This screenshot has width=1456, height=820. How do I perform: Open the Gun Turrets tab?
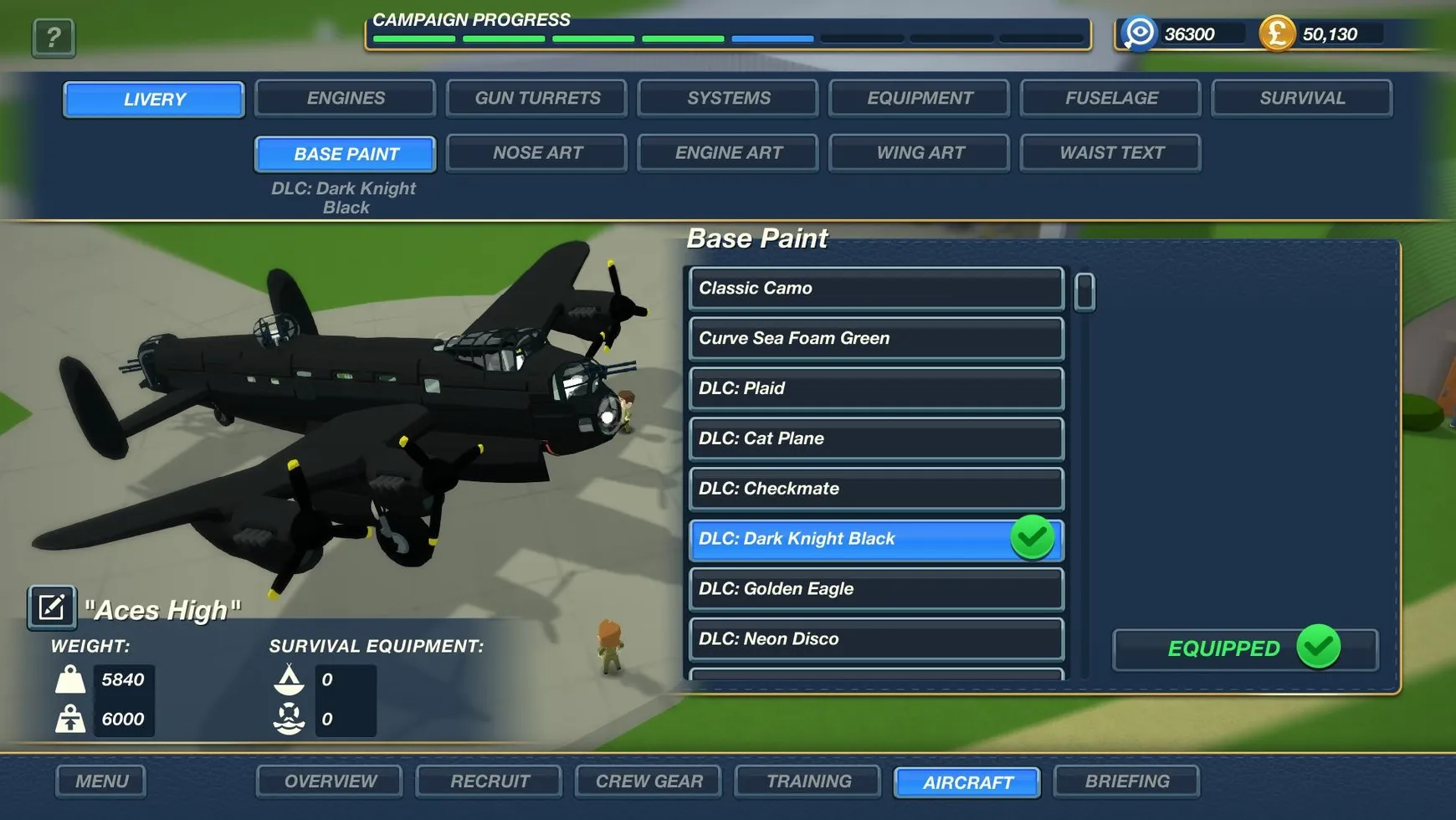coord(536,98)
